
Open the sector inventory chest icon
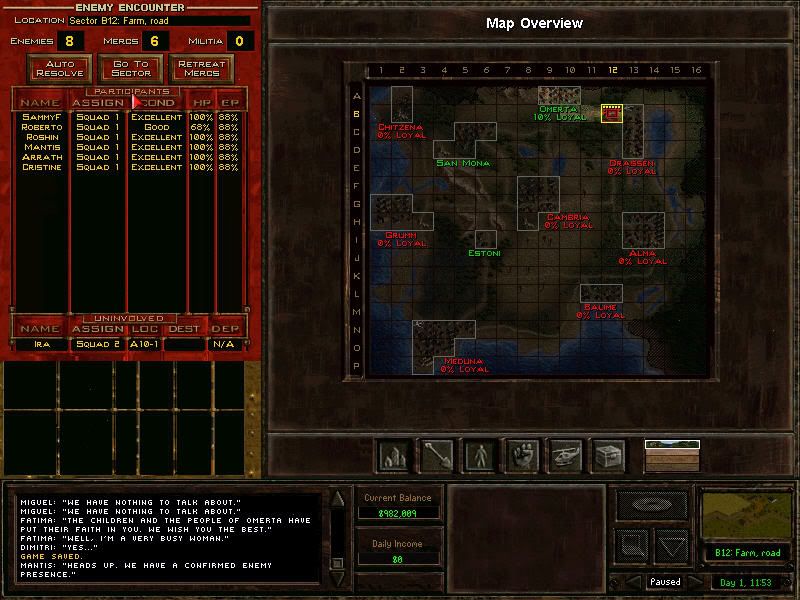coord(608,455)
